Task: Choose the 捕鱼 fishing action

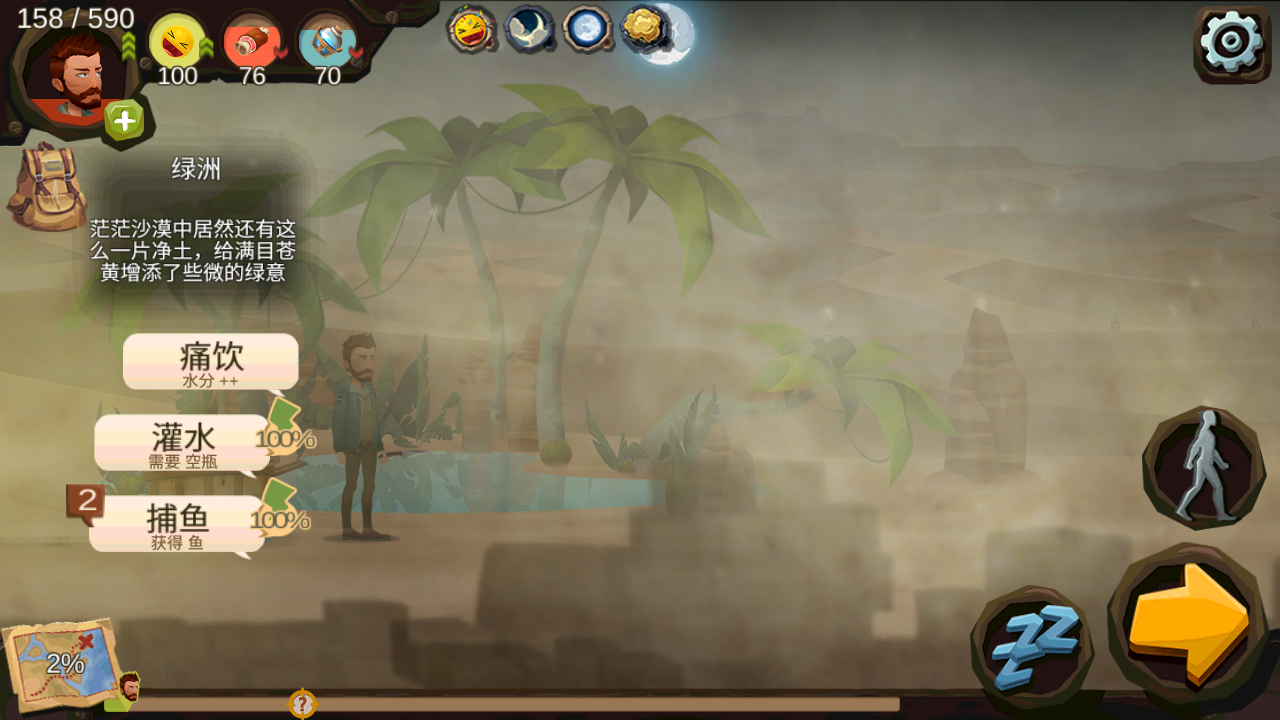Action: [x=177, y=523]
